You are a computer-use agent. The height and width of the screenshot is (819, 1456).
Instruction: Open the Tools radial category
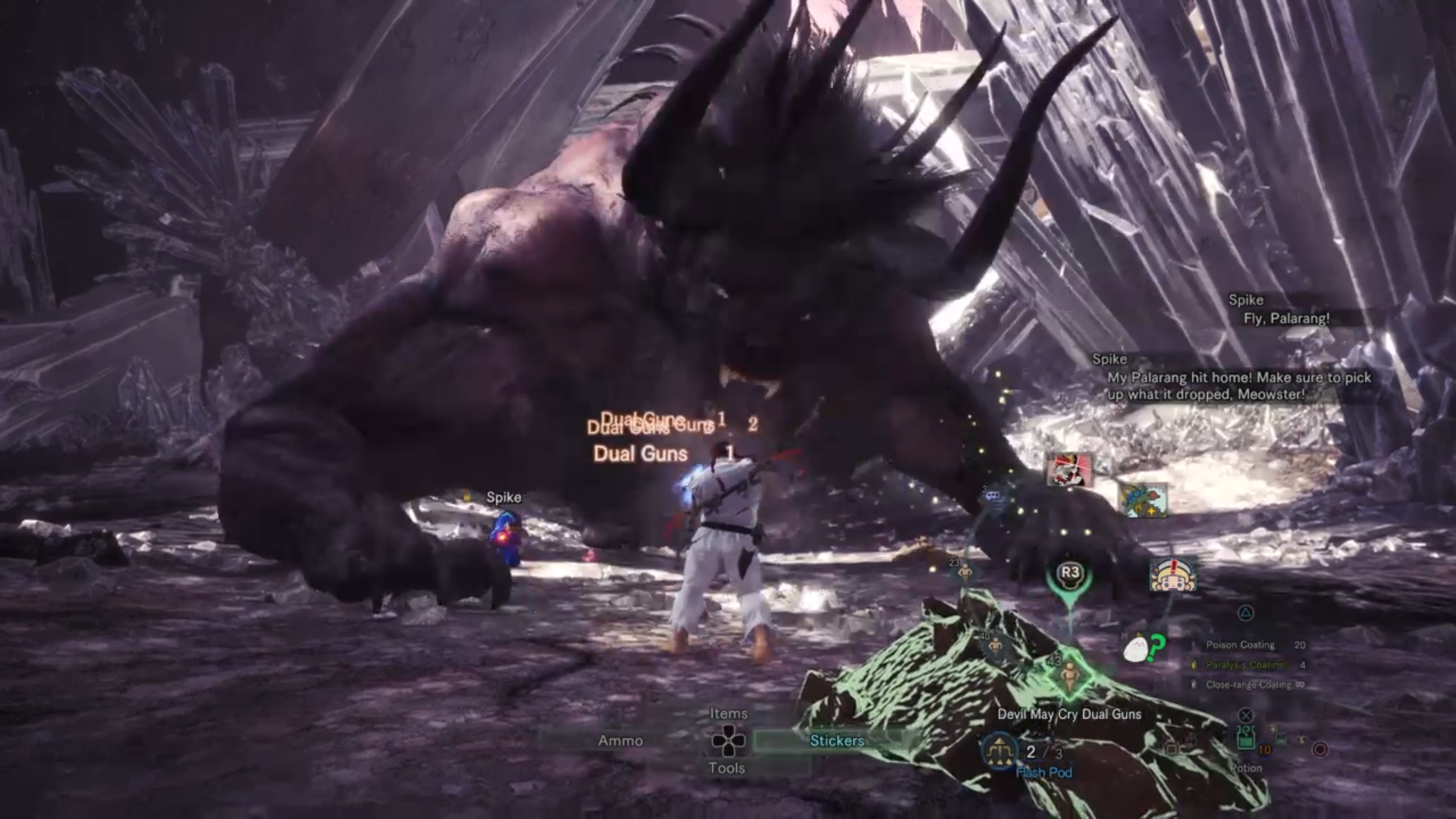tap(726, 768)
